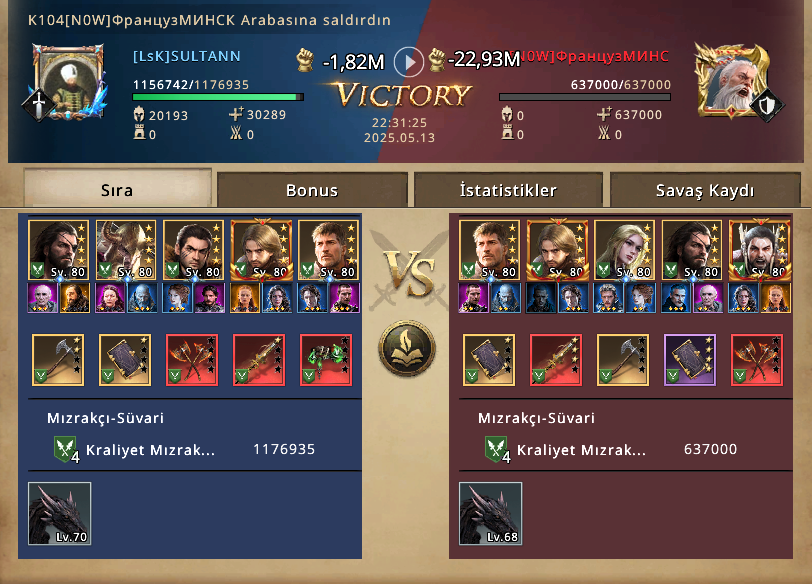Choose the defender's blonde female hero

(x=624, y=250)
